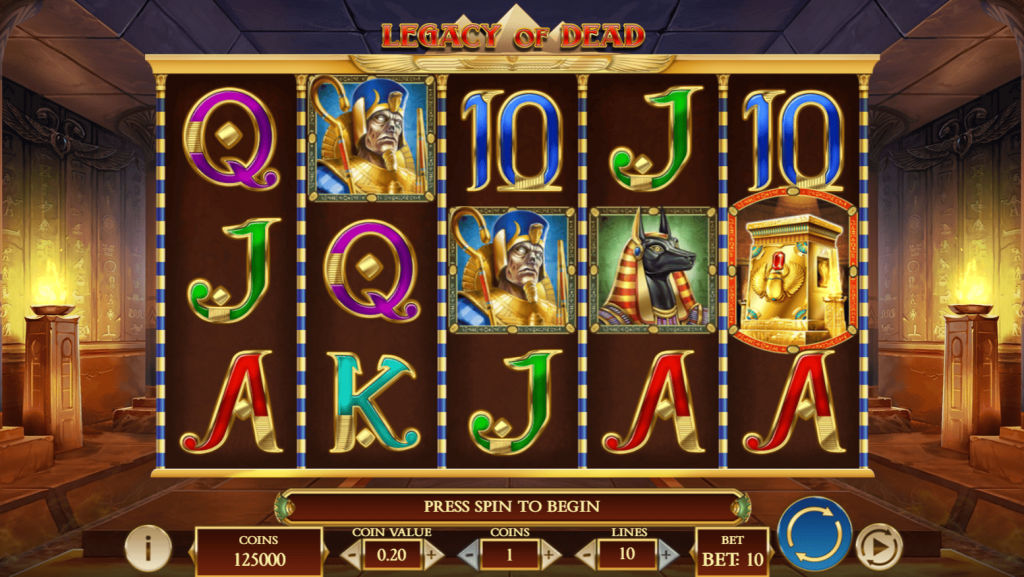Raise the number of coins per line
1024x577 pixels.
point(549,553)
